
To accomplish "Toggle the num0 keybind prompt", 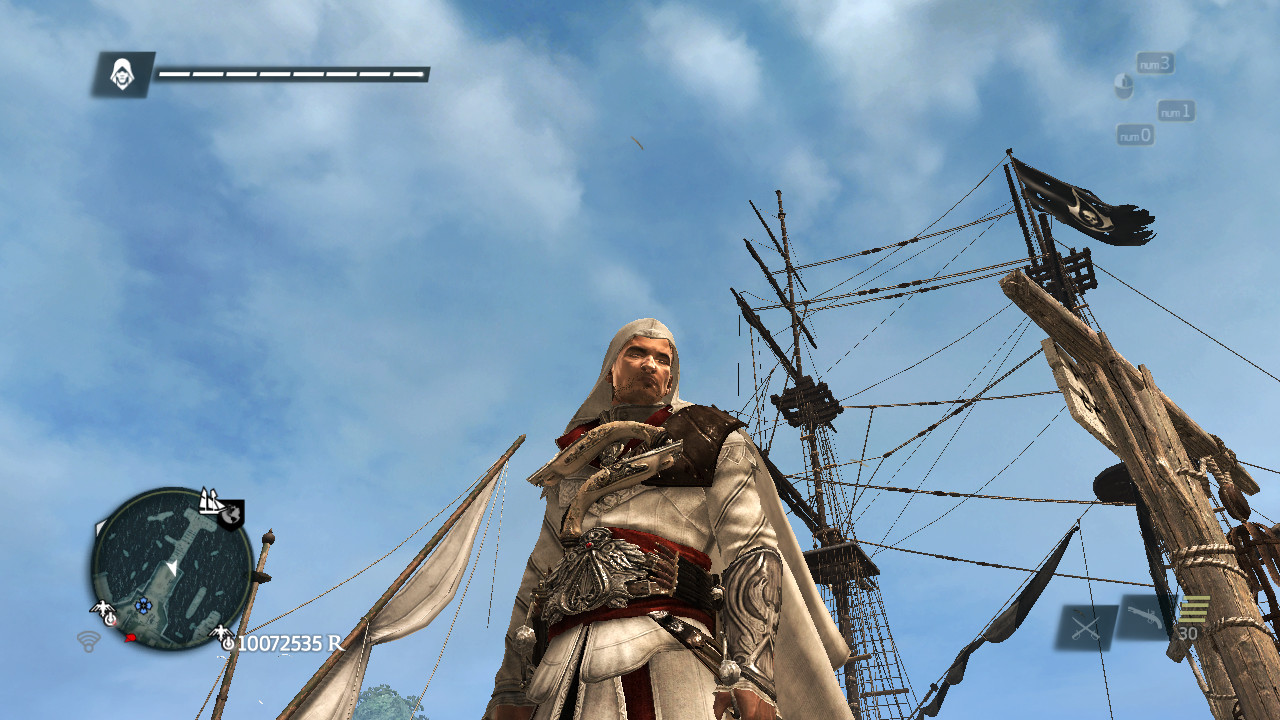I will click(1136, 135).
